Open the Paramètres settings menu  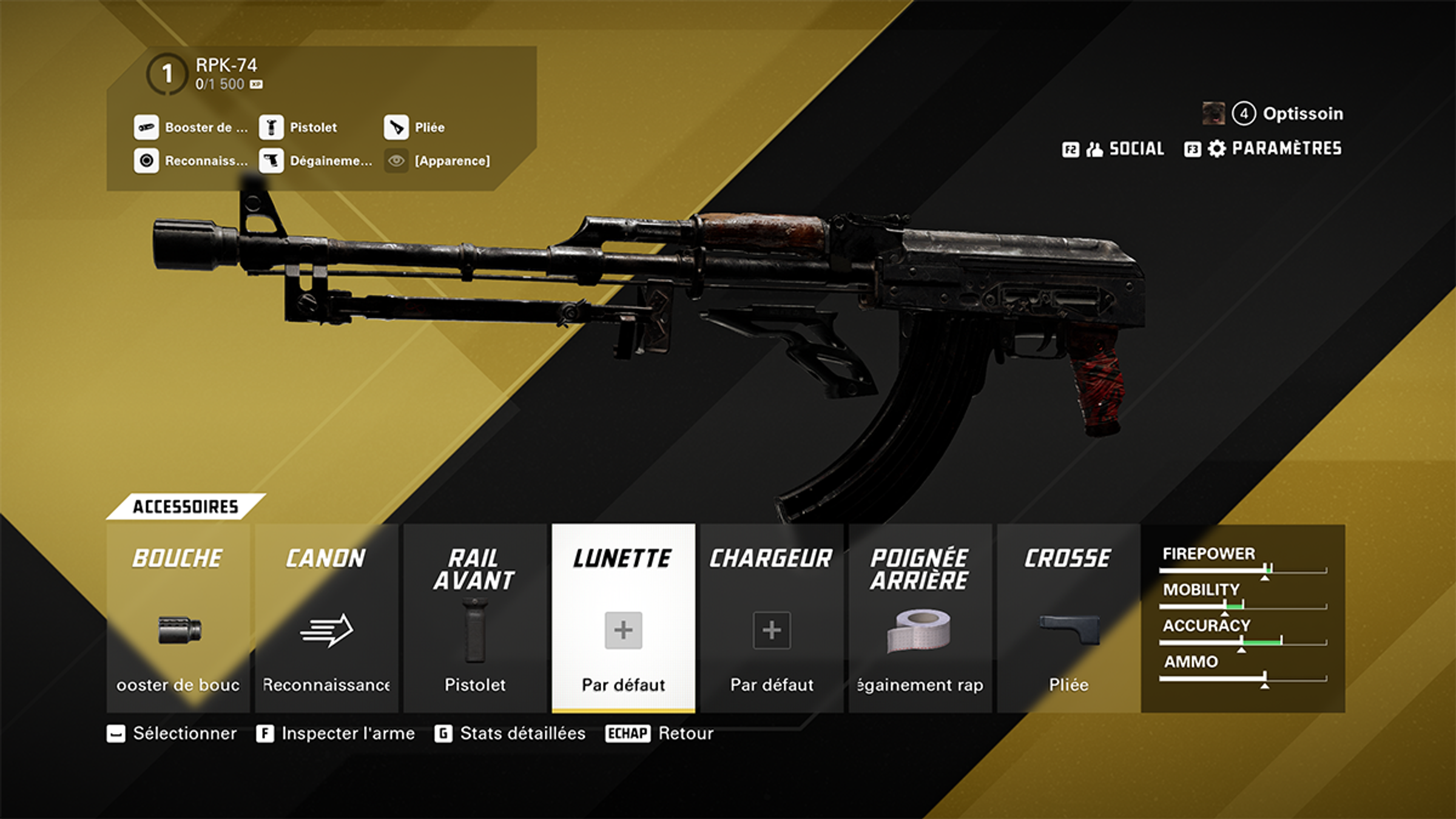tap(1263, 149)
